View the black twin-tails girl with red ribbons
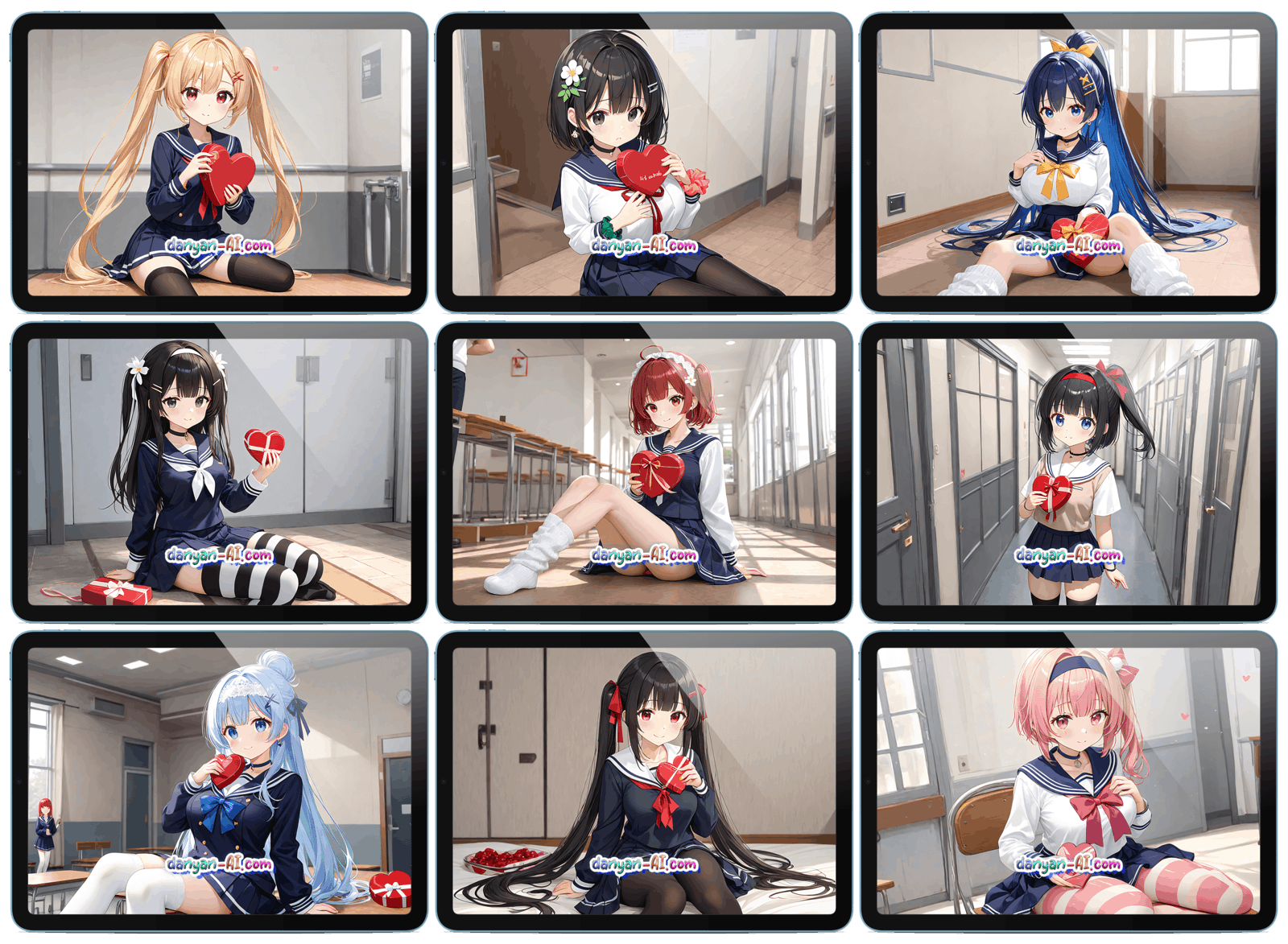Viewport: 1288px width, 944px height. tap(643, 781)
